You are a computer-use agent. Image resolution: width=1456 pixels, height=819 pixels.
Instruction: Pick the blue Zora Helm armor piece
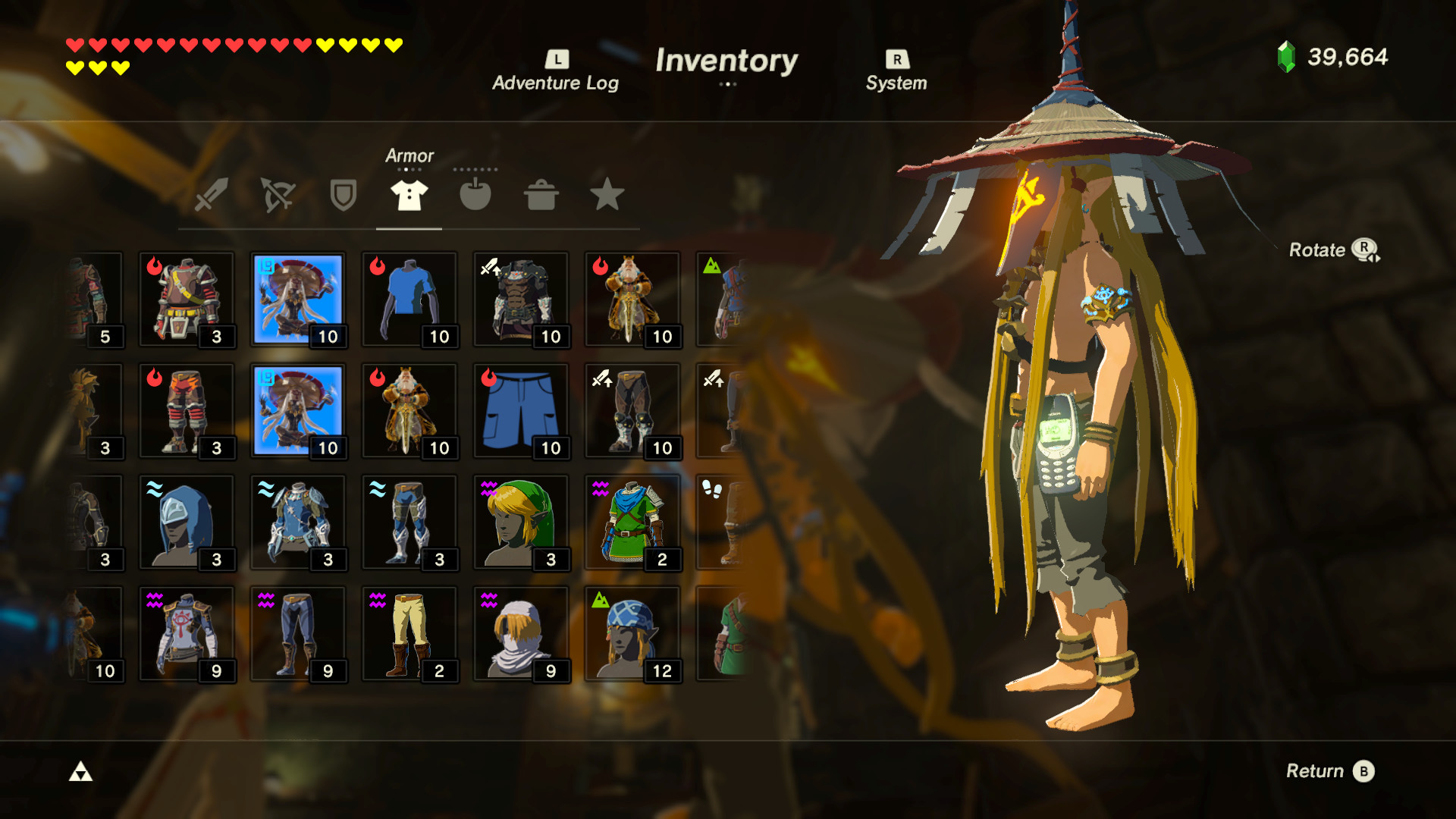(187, 522)
